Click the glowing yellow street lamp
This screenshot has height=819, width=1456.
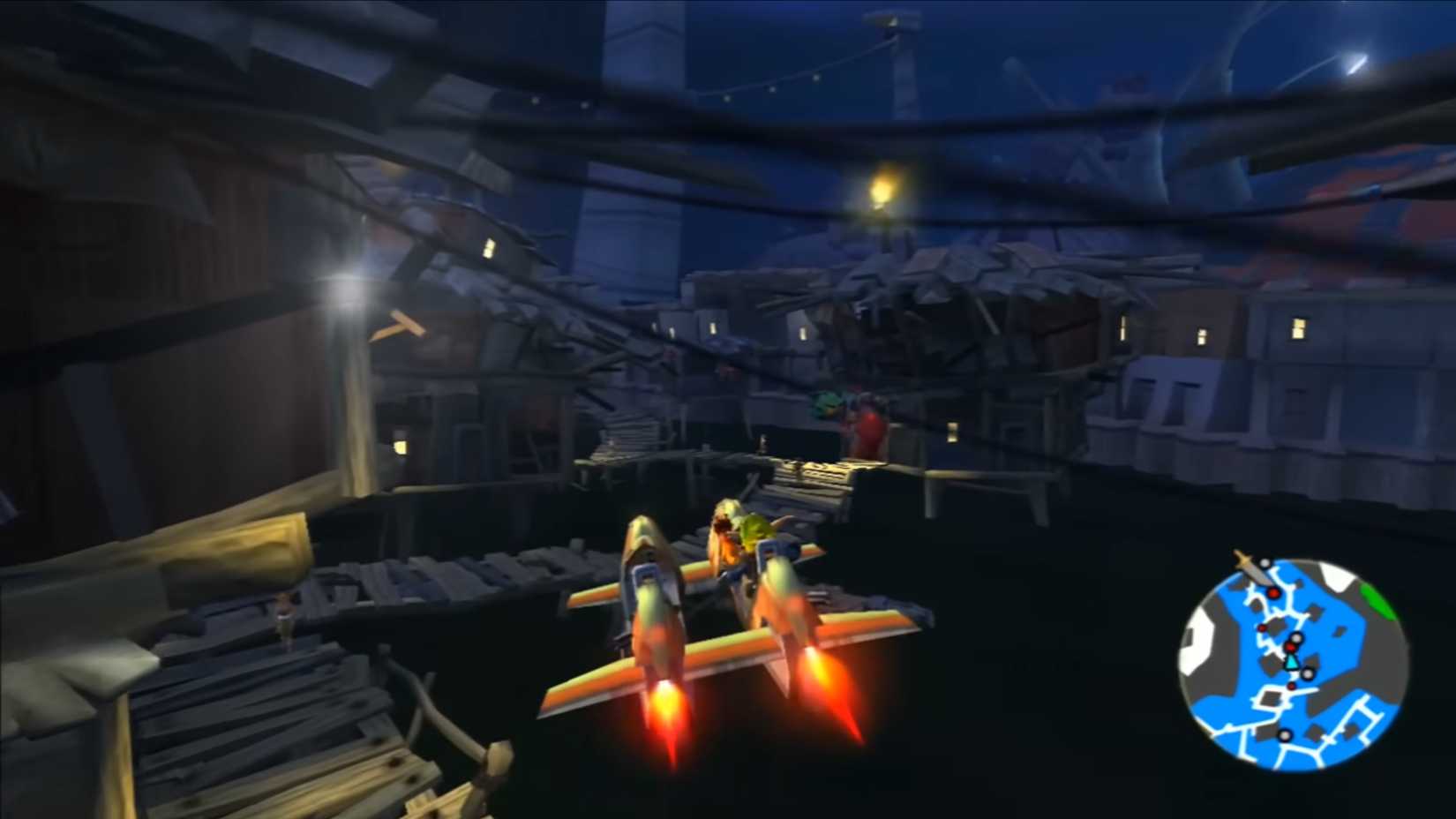click(x=882, y=189)
